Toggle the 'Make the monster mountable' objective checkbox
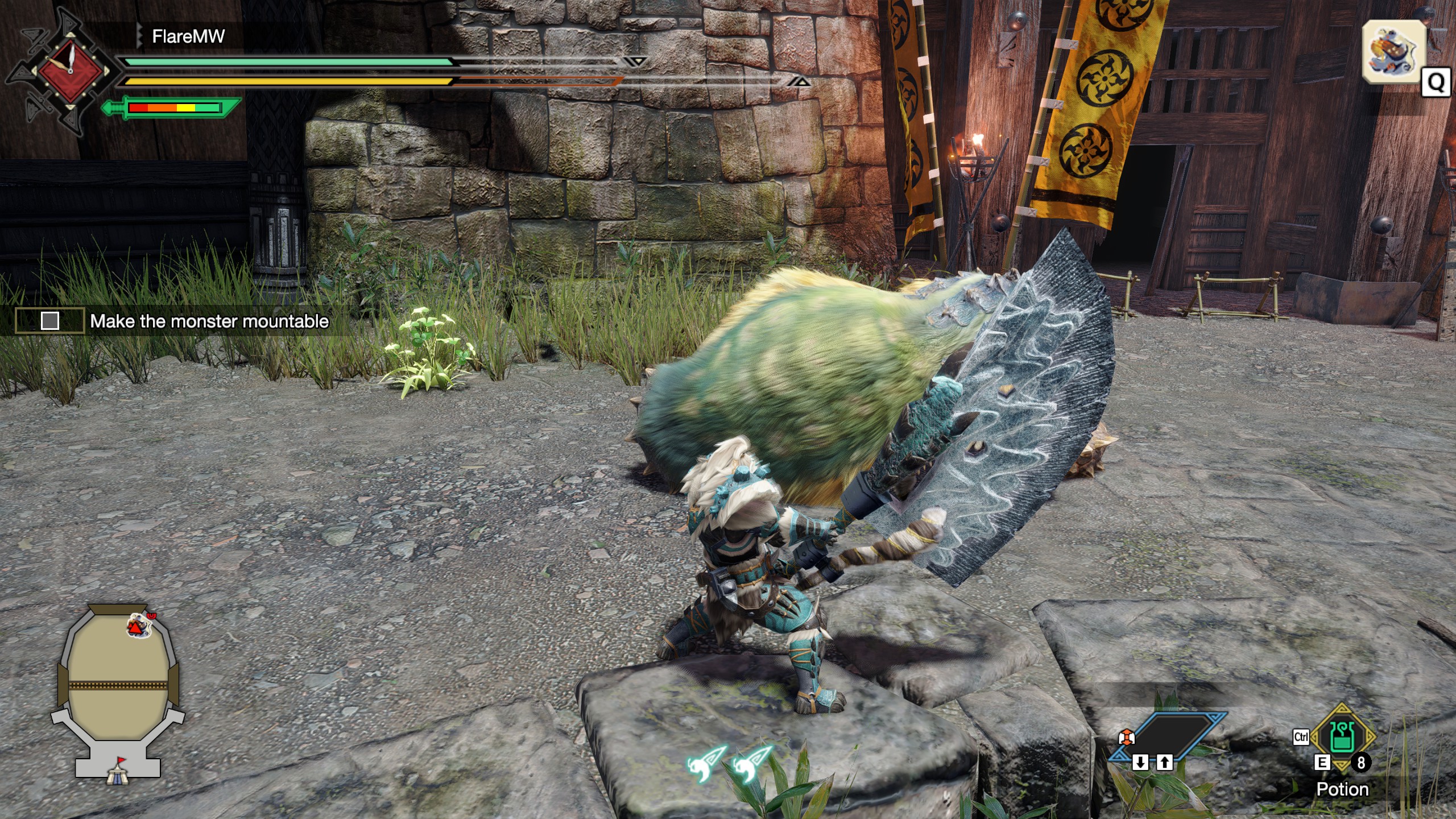Viewport: 1456px width, 819px height. (x=50, y=321)
